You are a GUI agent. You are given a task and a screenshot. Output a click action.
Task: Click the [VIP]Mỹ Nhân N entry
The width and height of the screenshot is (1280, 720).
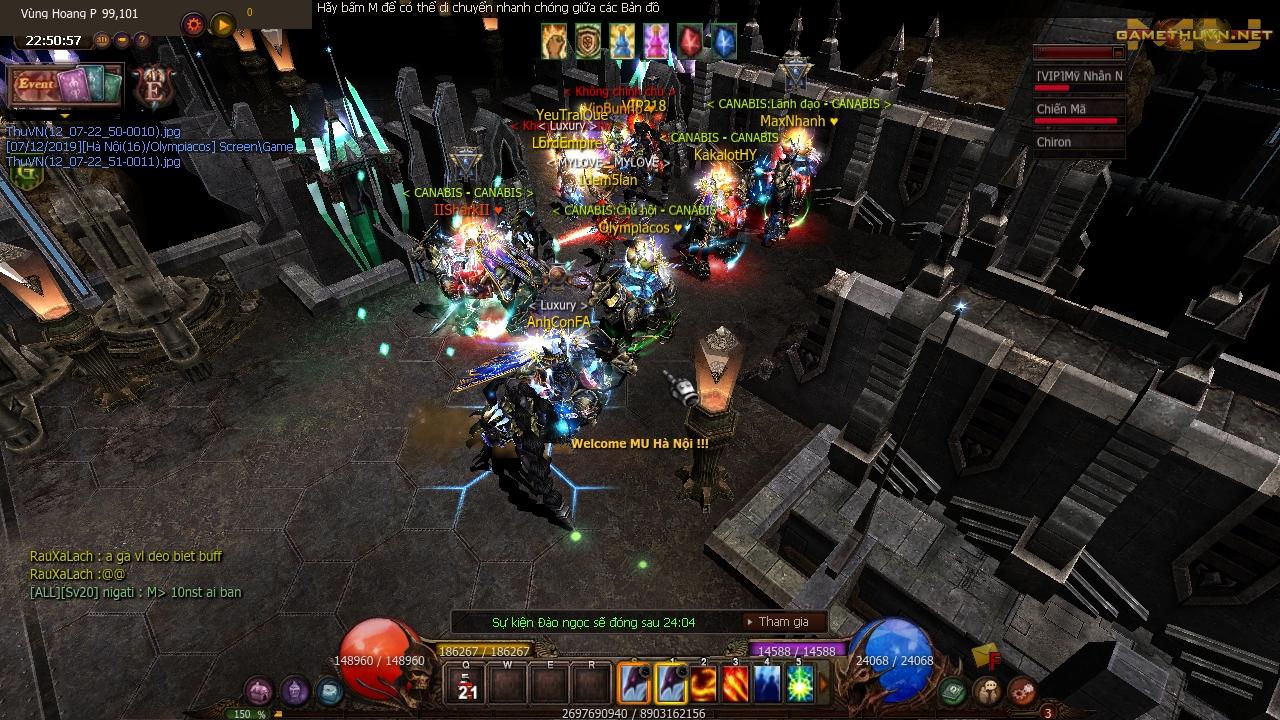coord(1078,76)
